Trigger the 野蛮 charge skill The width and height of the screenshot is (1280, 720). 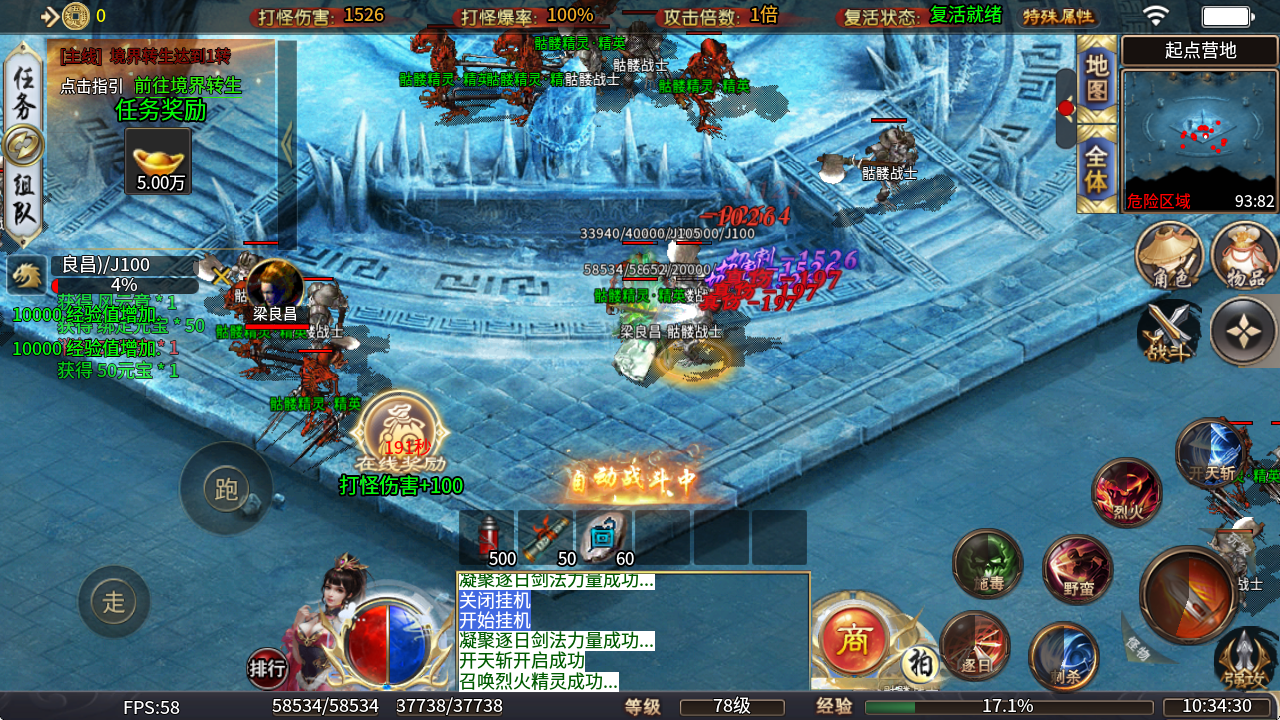click(1077, 570)
